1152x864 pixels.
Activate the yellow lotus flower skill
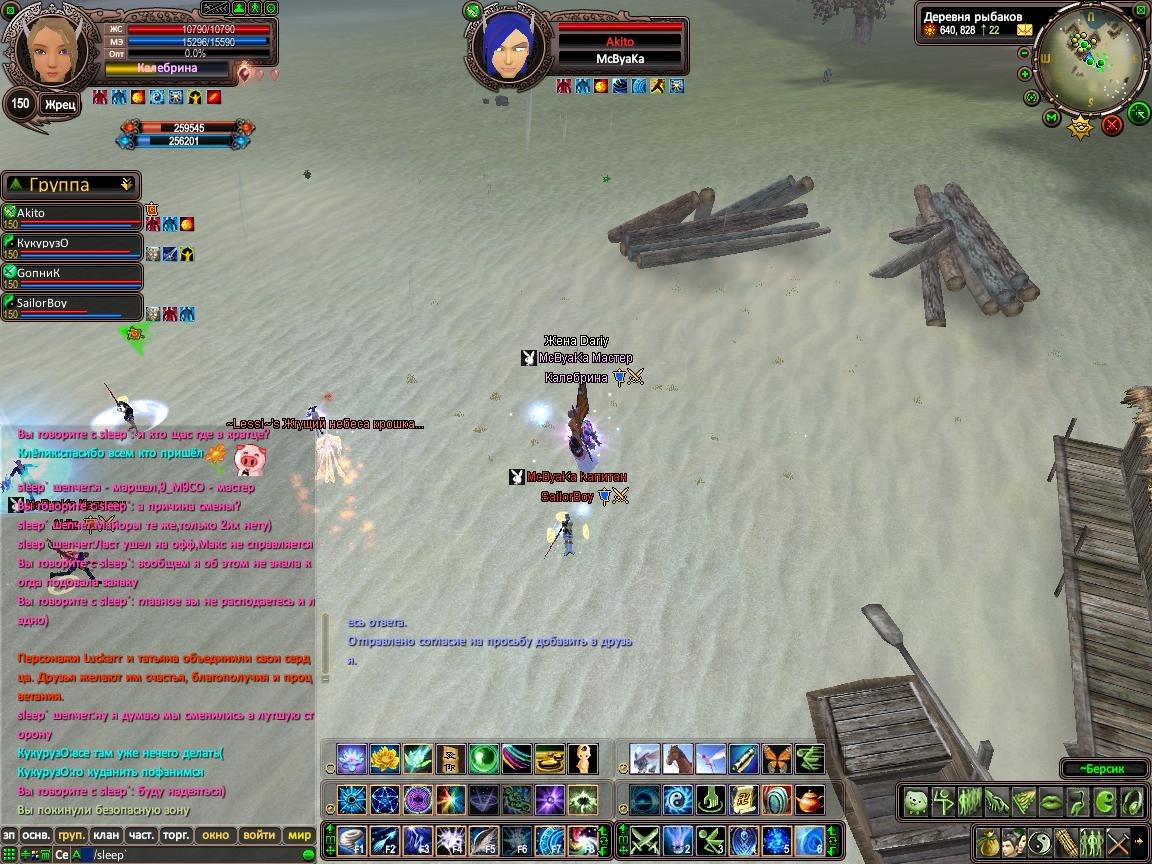385,758
